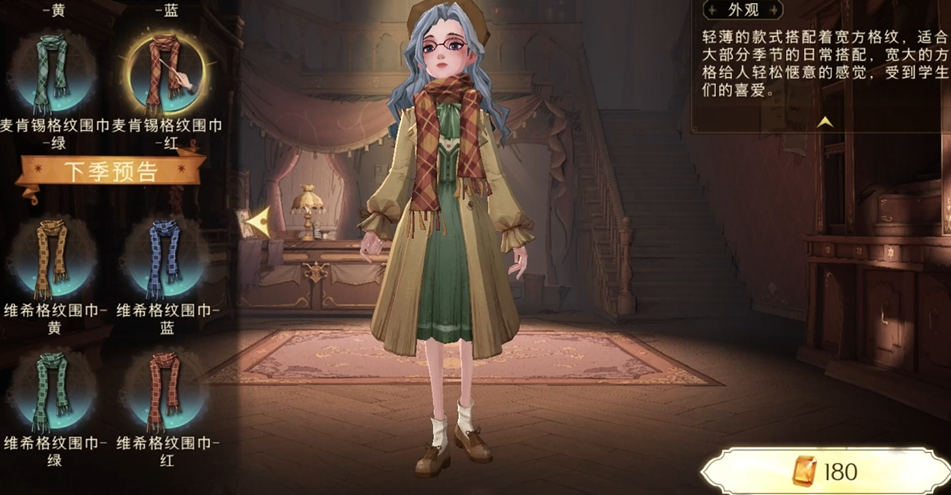This screenshot has width=951, height=495.
Task: Select the green Vichy plaid scarf
Action: 52,388
